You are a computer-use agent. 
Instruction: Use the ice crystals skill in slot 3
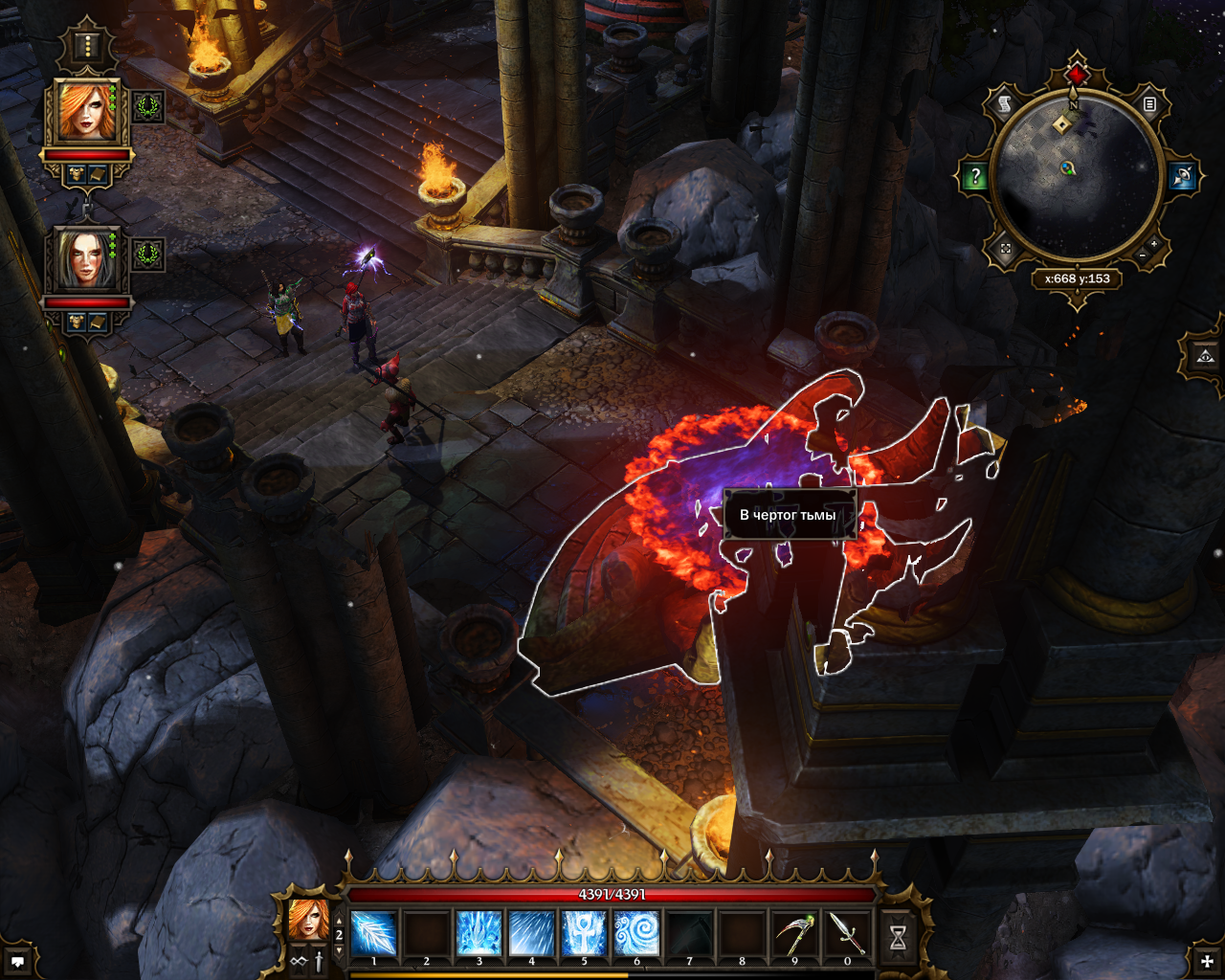tap(479, 932)
